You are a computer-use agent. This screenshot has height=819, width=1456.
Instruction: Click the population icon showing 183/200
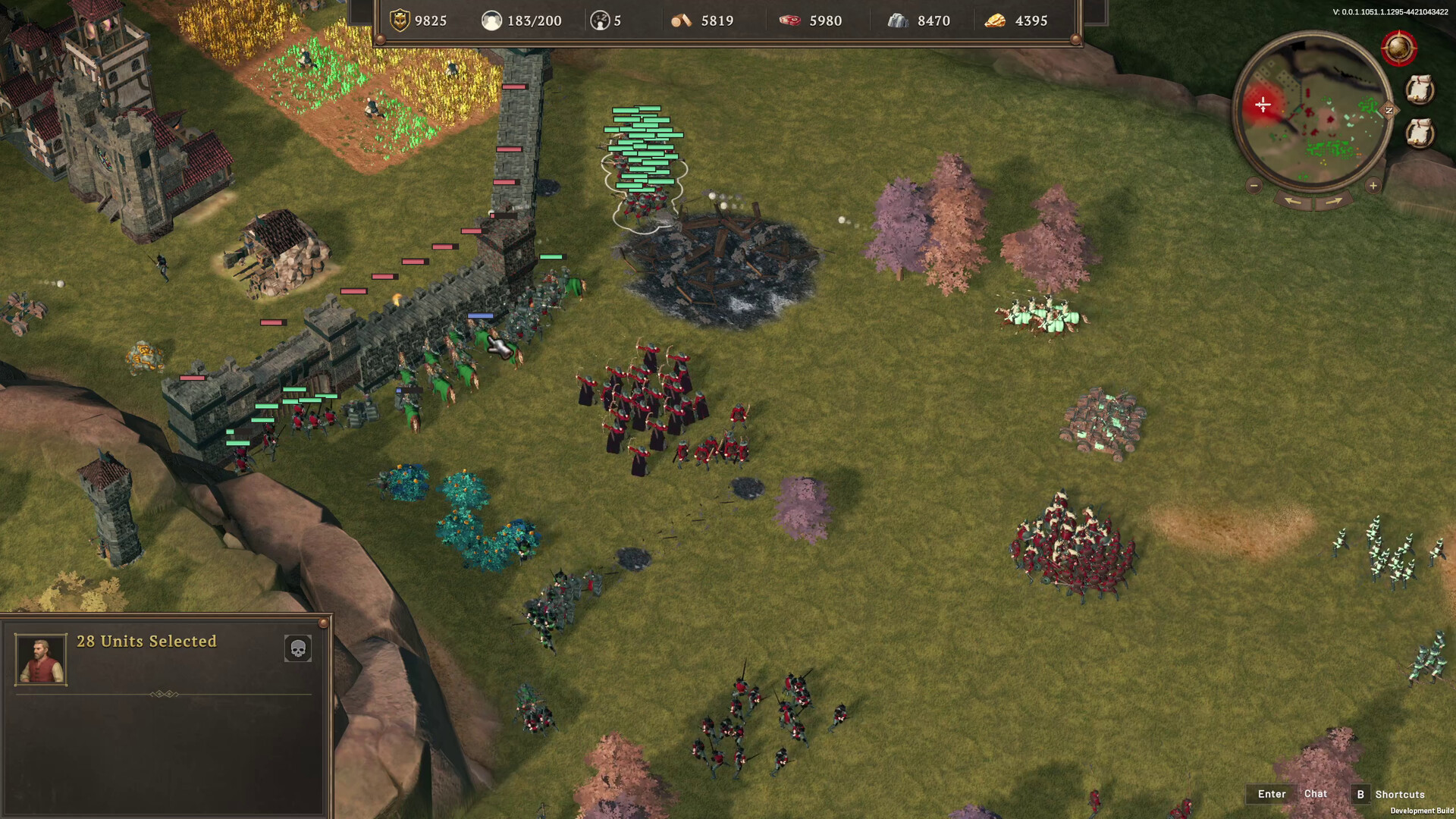coord(493,20)
